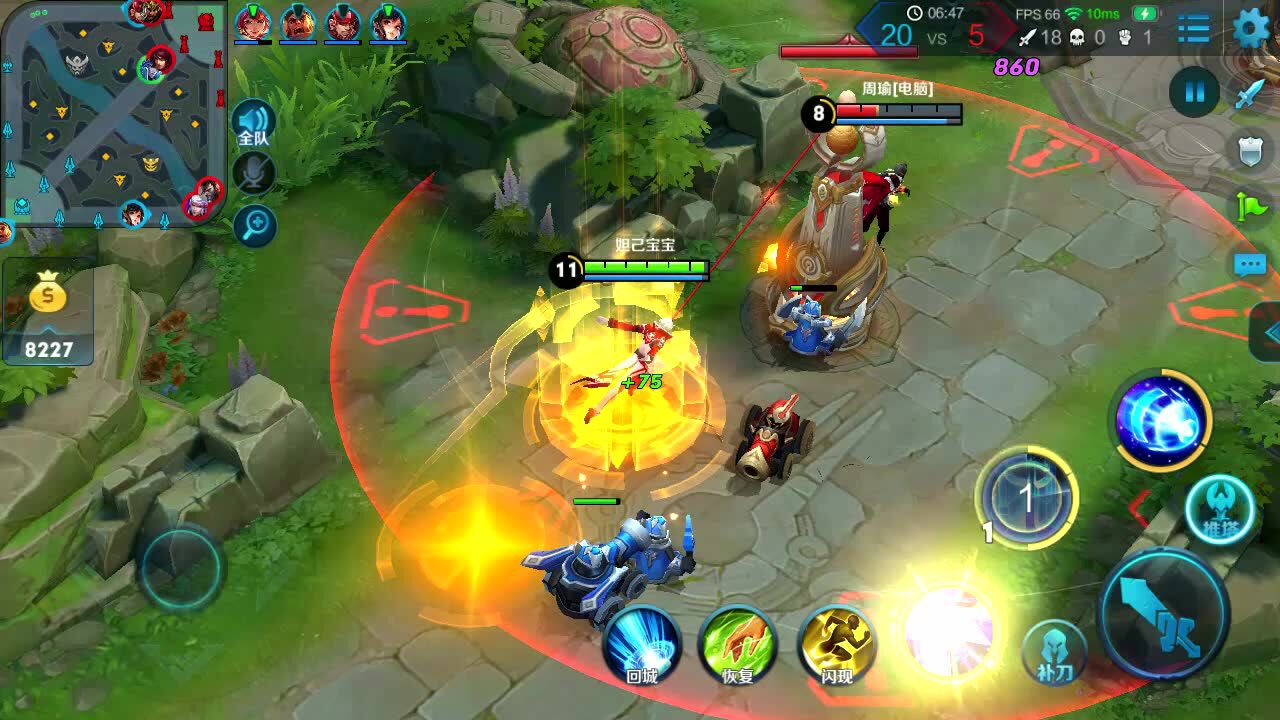The image size is (1280, 720).
Task: Activate the 恢复 heal skill
Action: tap(738, 645)
